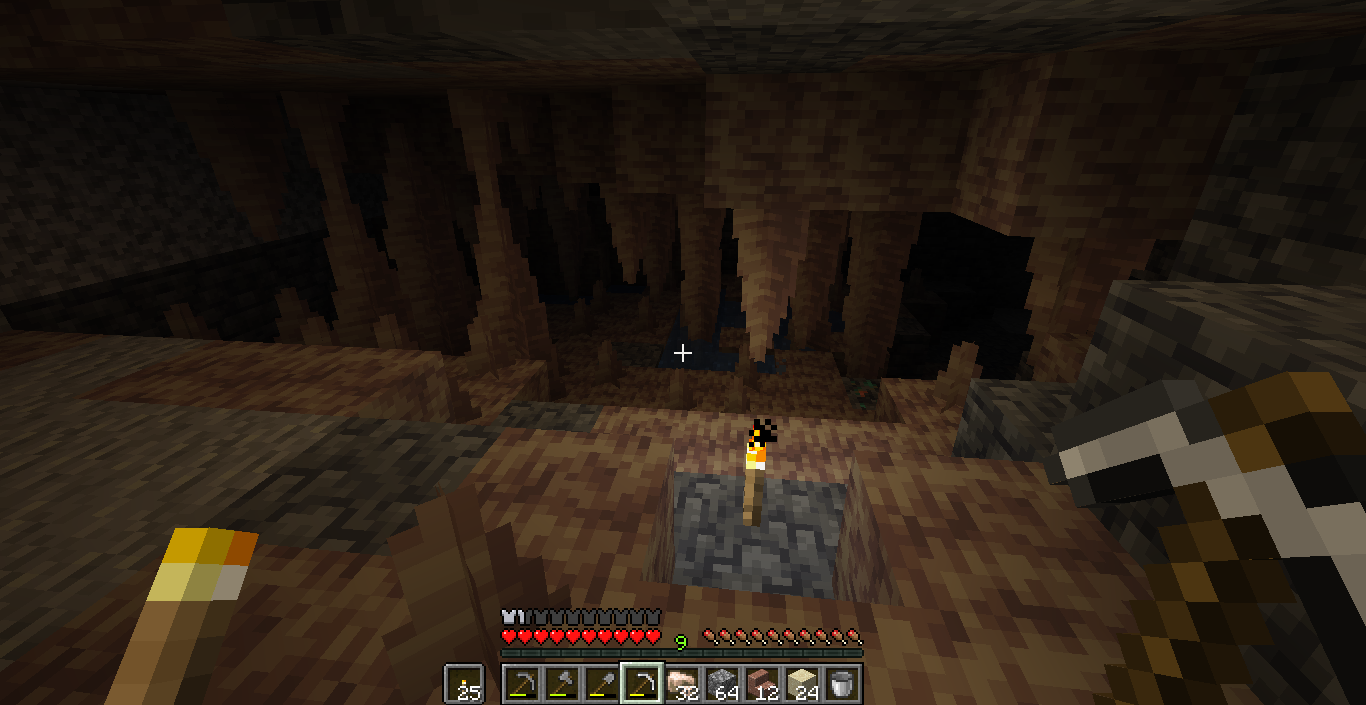Click the highlighted pickaxe hotbar slot
Image resolution: width=1366 pixels, height=705 pixels.
[x=641, y=684]
